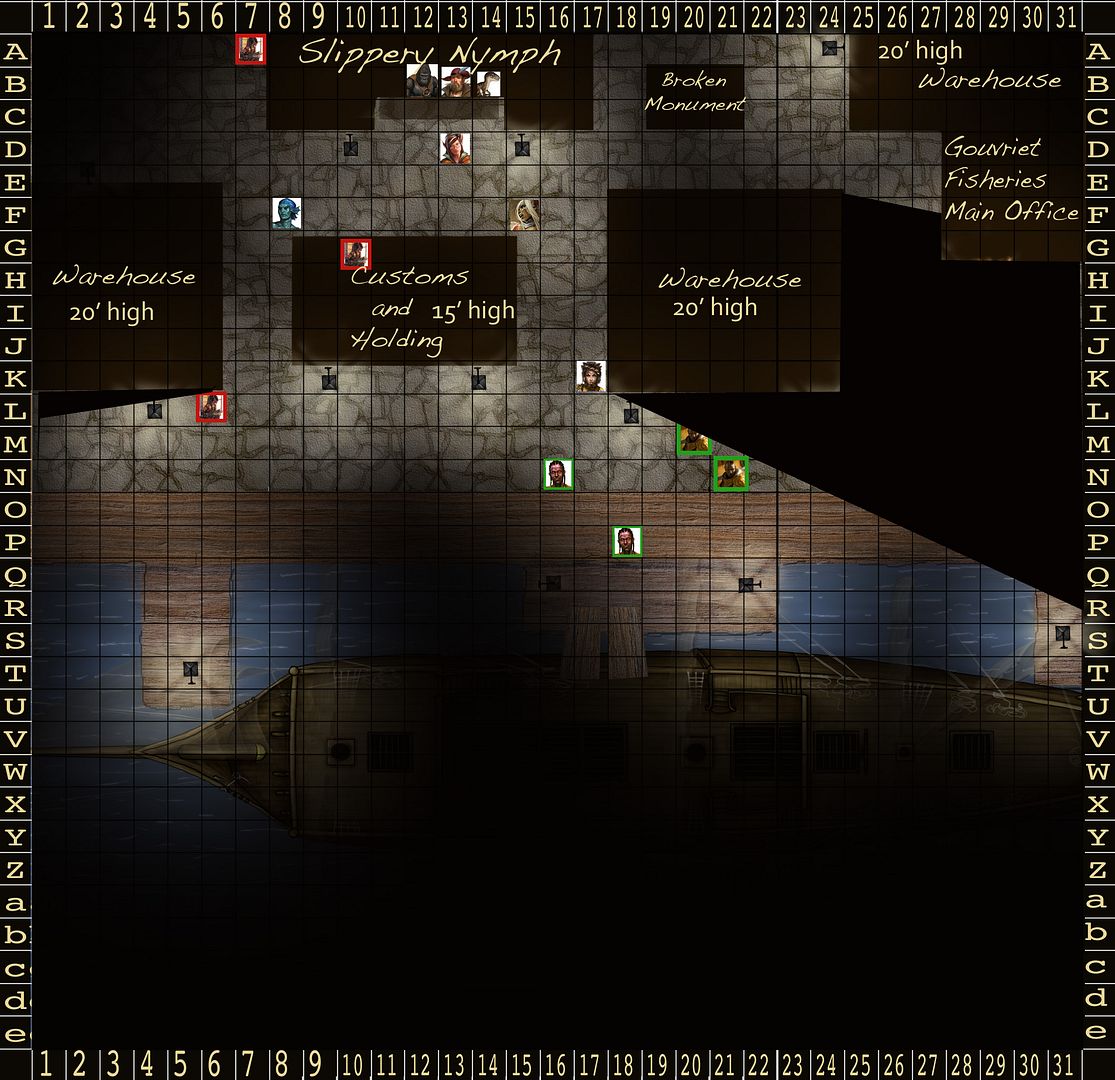Click the bearded man in red feathered hat token
The image size is (1115, 1080).
click(455, 82)
